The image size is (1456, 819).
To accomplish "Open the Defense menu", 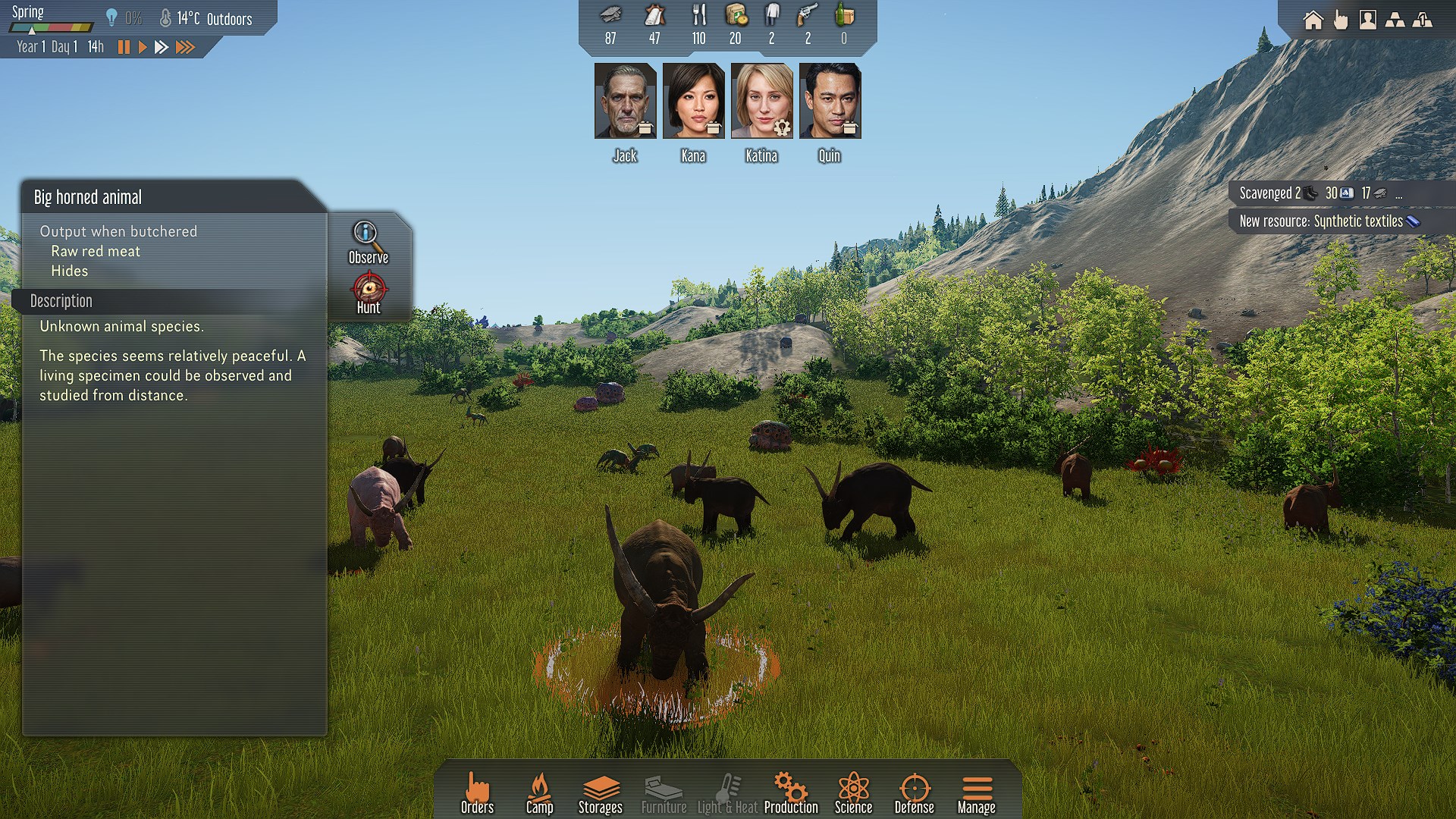I will (914, 793).
